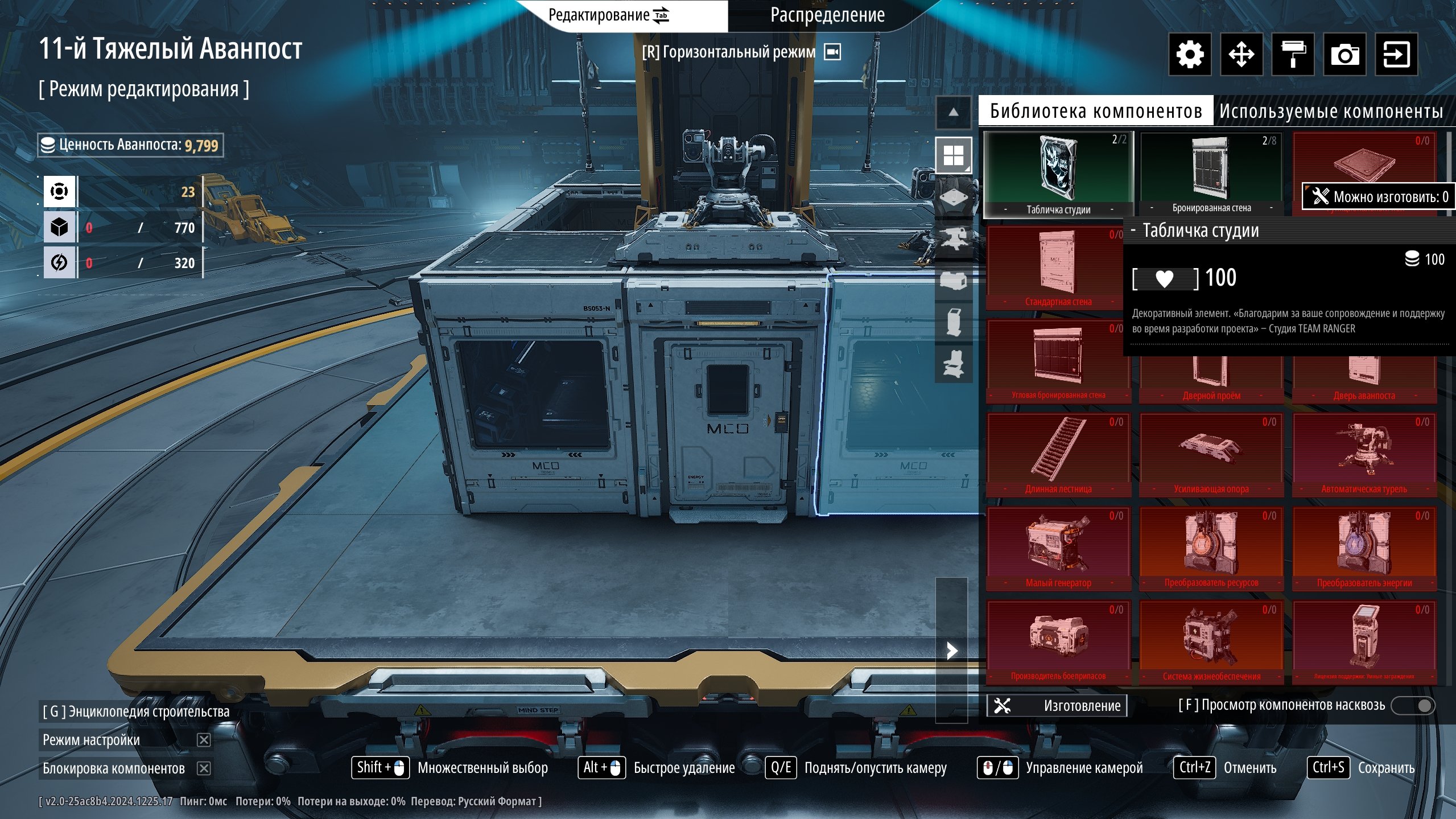Image resolution: width=1456 pixels, height=819 pixels.
Task: Pick the Малый генератор component
Action: pyautogui.click(x=1058, y=548)
